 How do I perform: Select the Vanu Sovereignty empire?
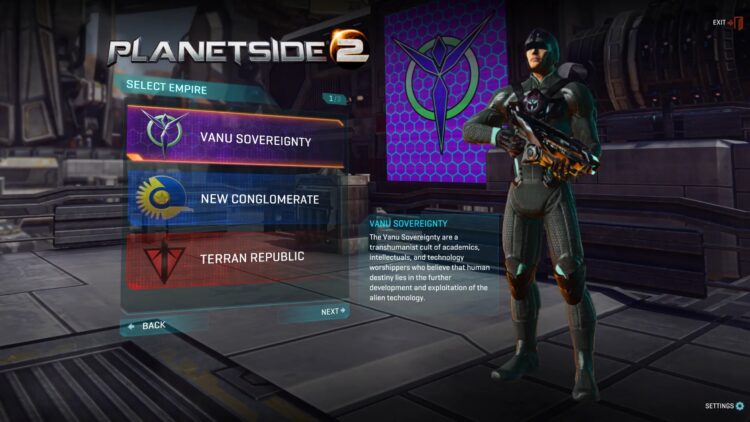pos(235,140)
